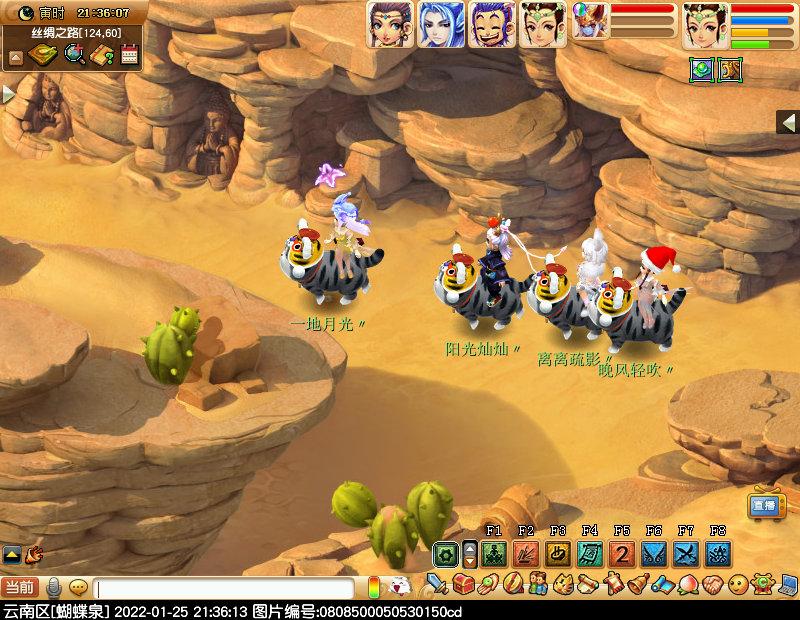The width and height of the screenshot is (800, 620).
Task: Click the chat text input box
Action: (x=224, y=588)
